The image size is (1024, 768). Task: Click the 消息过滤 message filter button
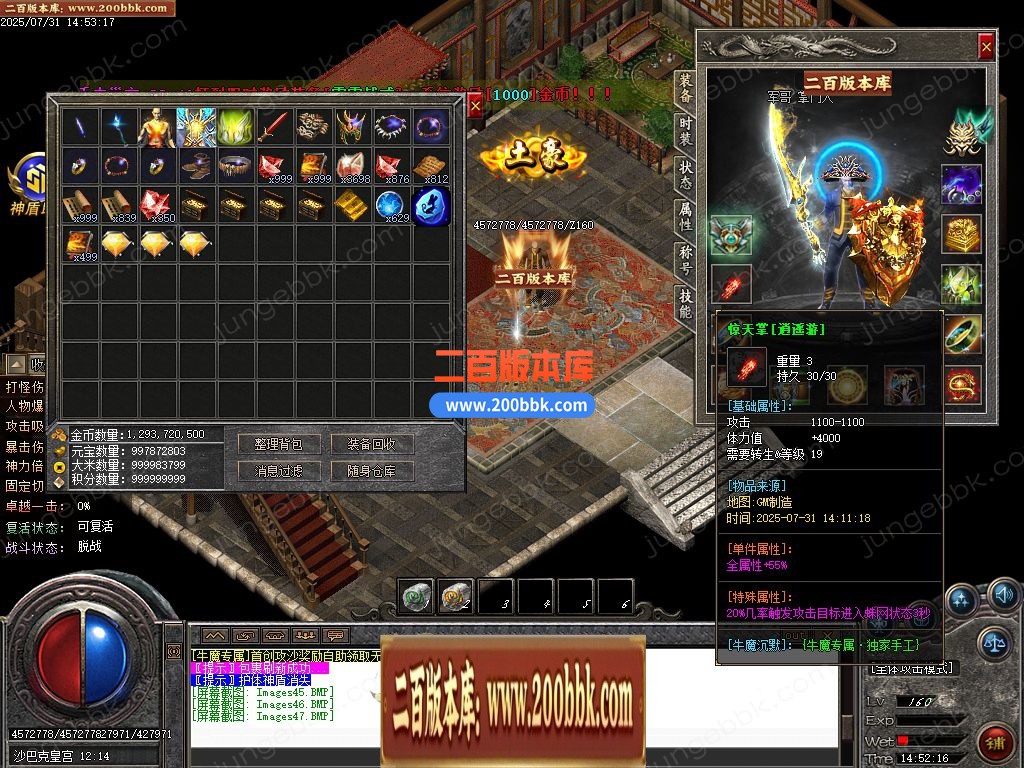point(278,471)
